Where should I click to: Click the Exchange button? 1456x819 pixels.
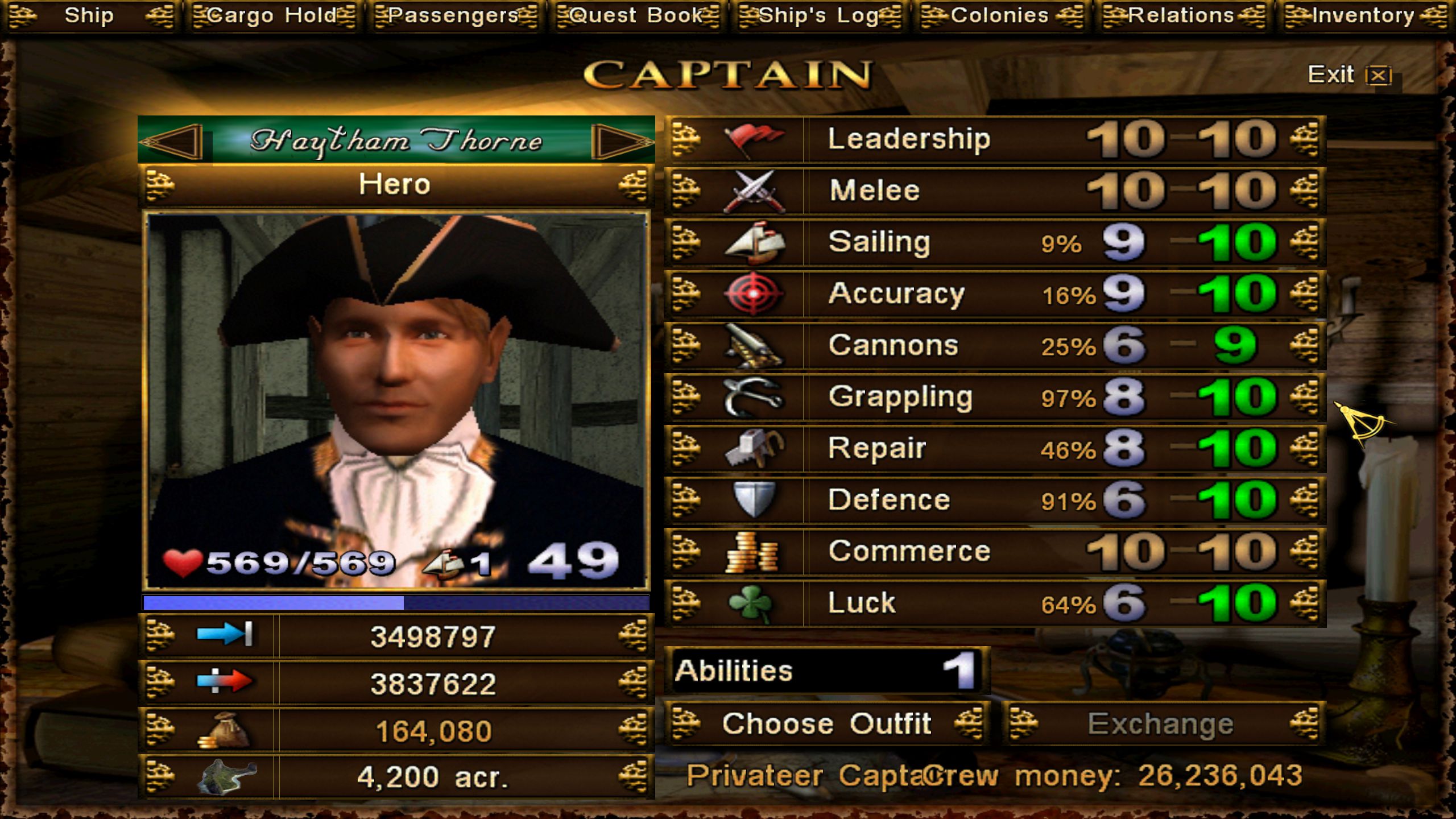[1161, 724]
